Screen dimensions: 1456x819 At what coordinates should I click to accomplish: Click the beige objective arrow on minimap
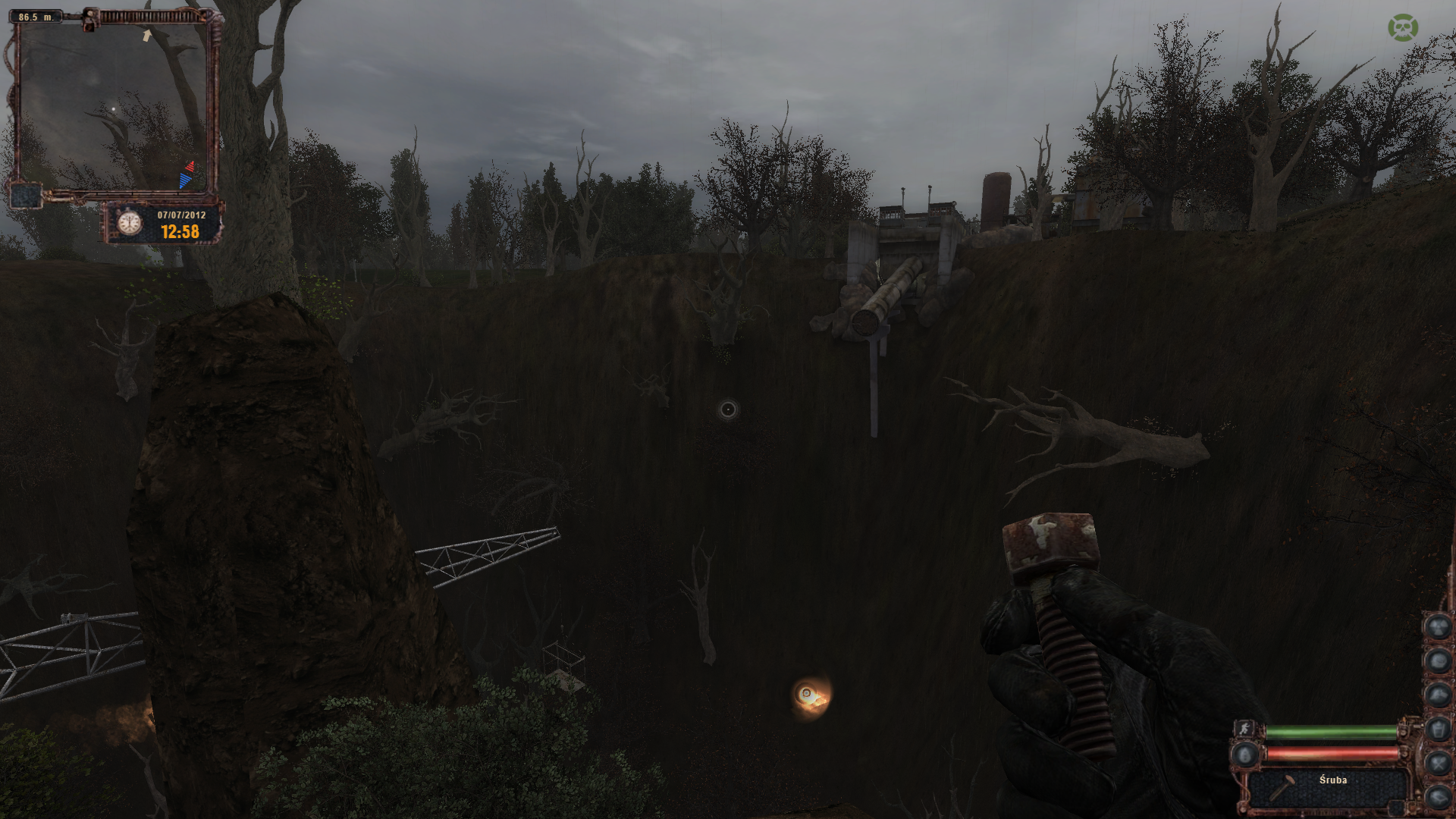147,35
